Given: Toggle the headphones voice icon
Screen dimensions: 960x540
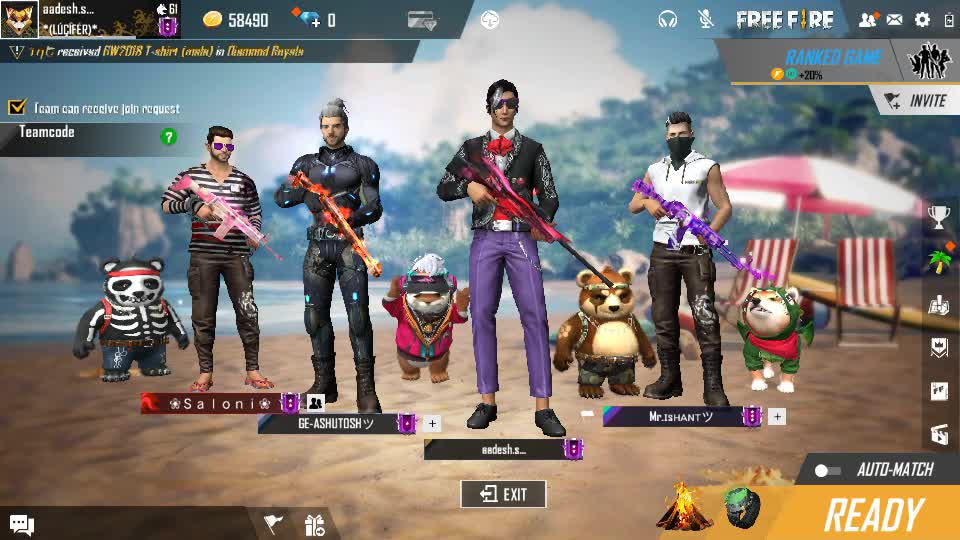Looking at the screenshot, I should (x=668, y=19).
